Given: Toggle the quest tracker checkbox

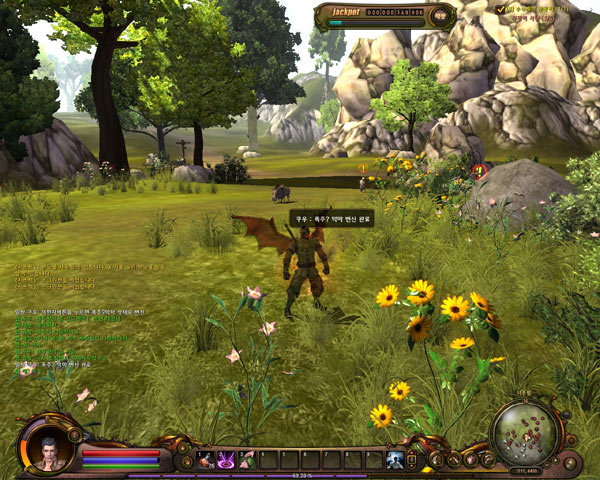Looking at the screenshot, I should [x=501, y=9].
